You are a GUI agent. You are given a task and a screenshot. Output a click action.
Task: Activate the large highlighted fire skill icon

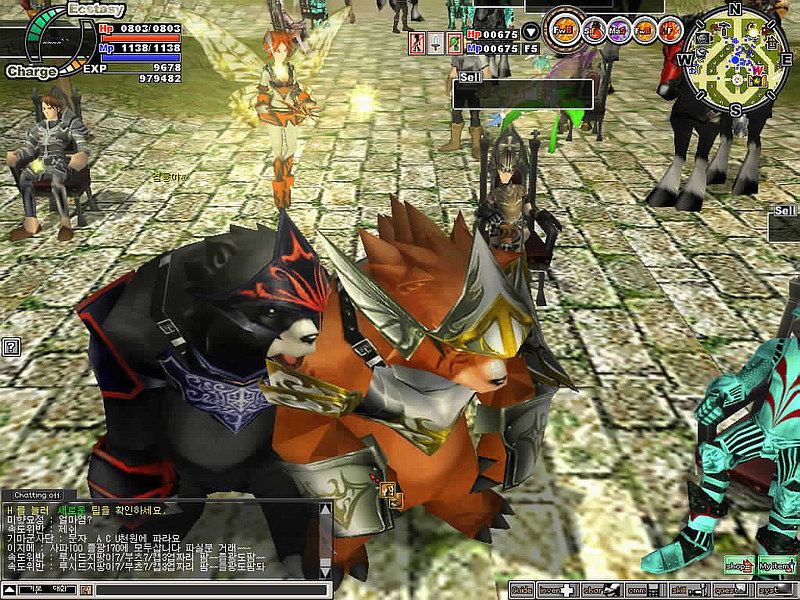(565, 26)
